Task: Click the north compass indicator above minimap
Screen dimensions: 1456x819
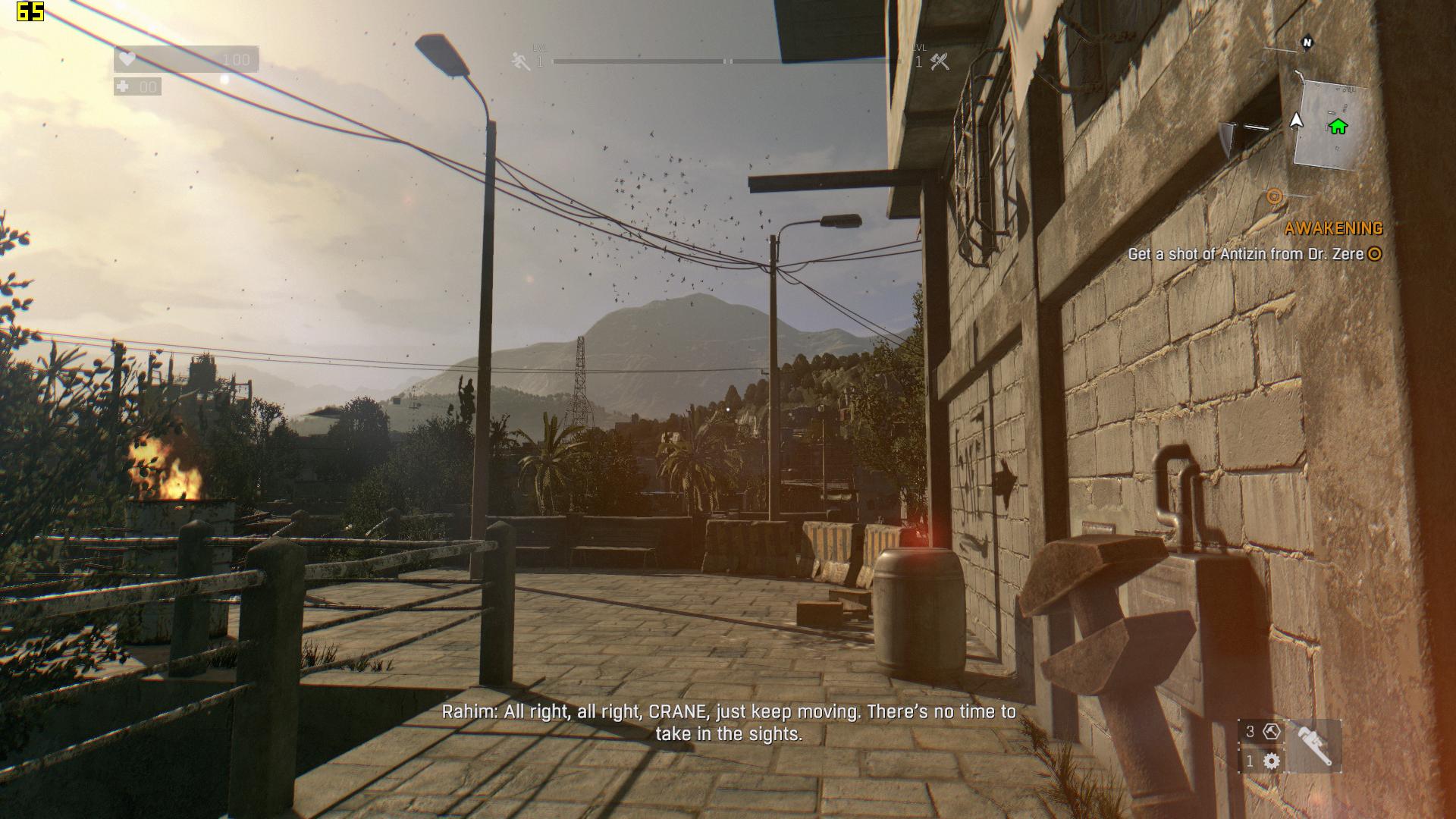Action: [x=1307, y=42]
